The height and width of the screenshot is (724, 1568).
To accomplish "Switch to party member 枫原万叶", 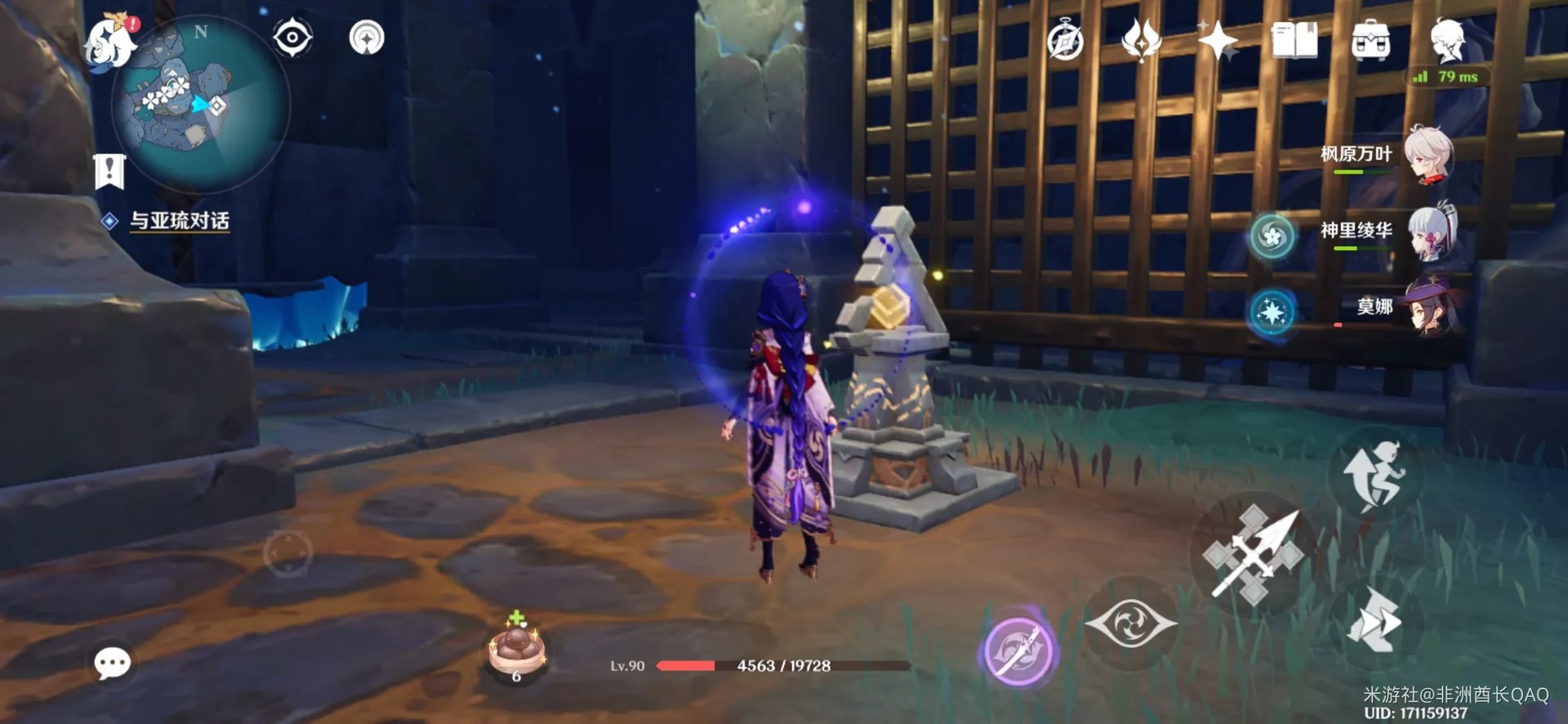I will (1428, 154).
